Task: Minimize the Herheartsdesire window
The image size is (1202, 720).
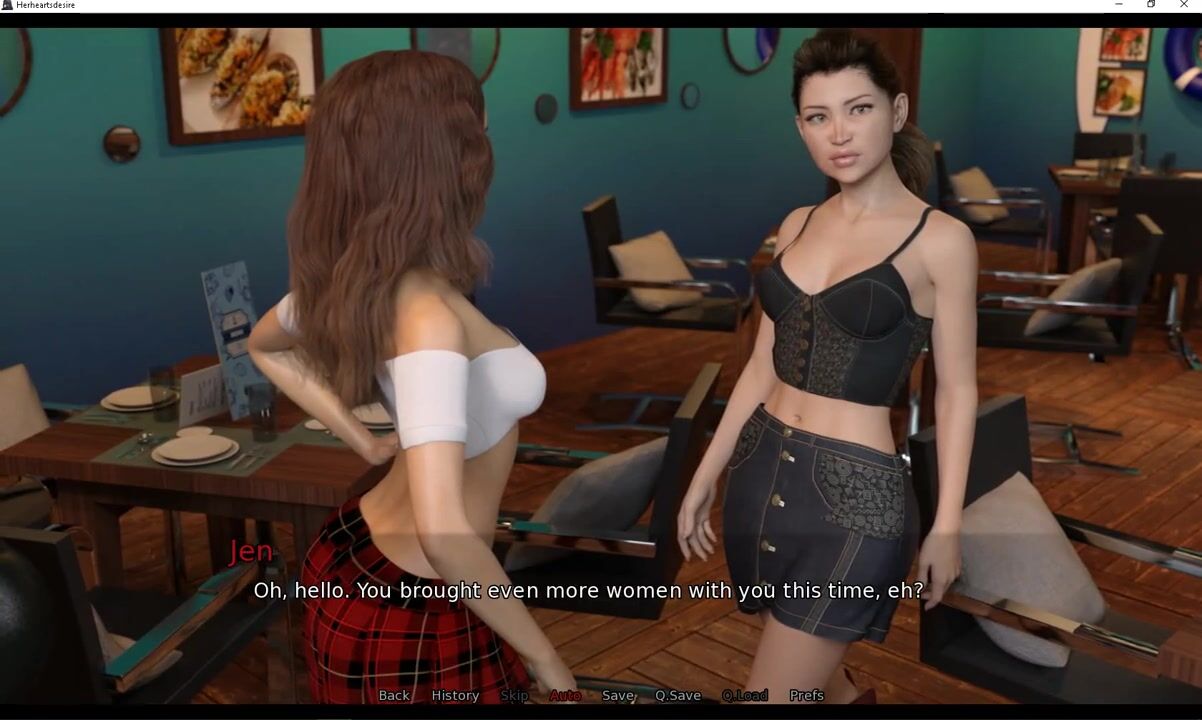Action: tap(1118, 5)
